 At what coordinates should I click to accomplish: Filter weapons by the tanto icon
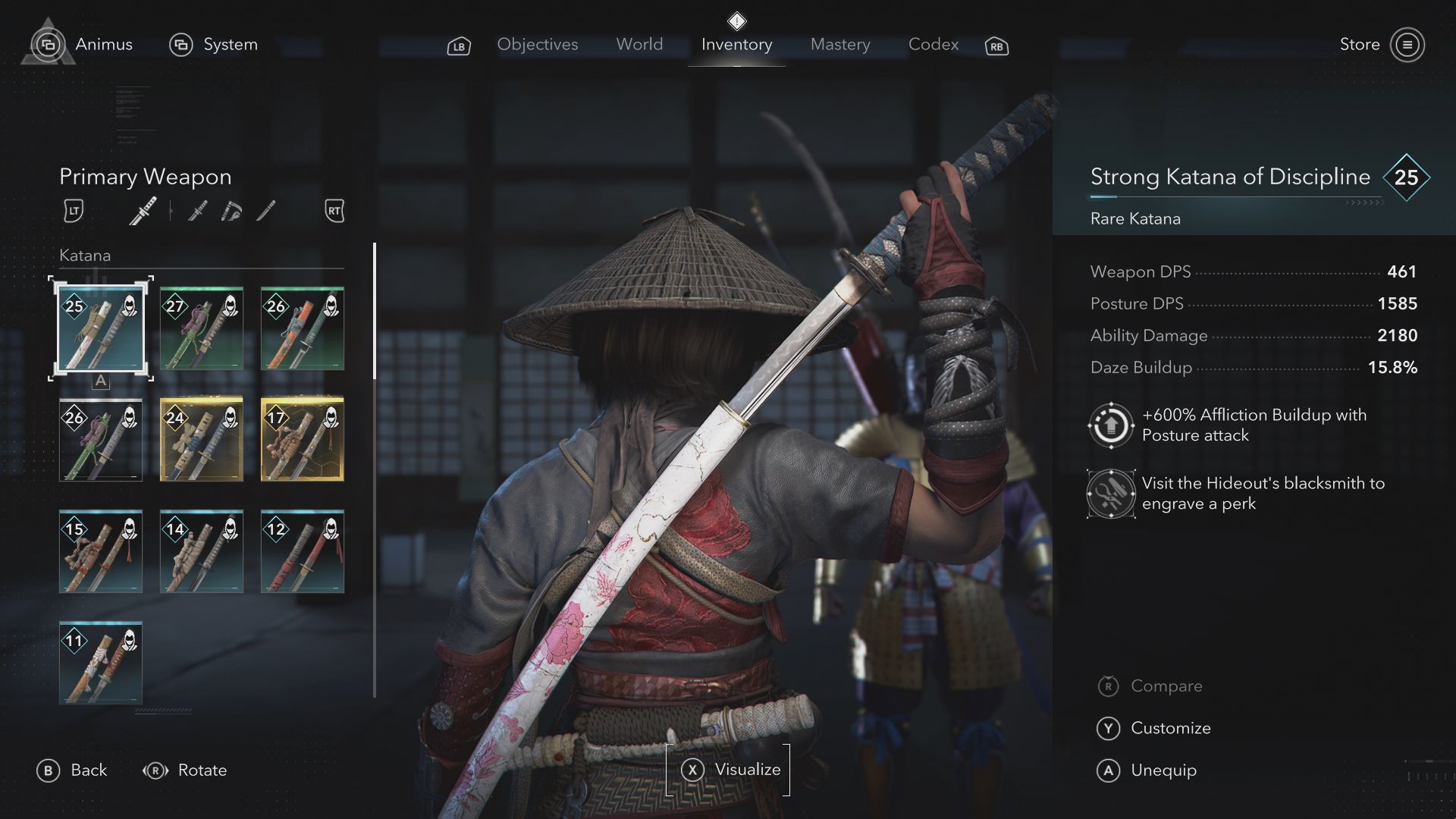(265, 211)
